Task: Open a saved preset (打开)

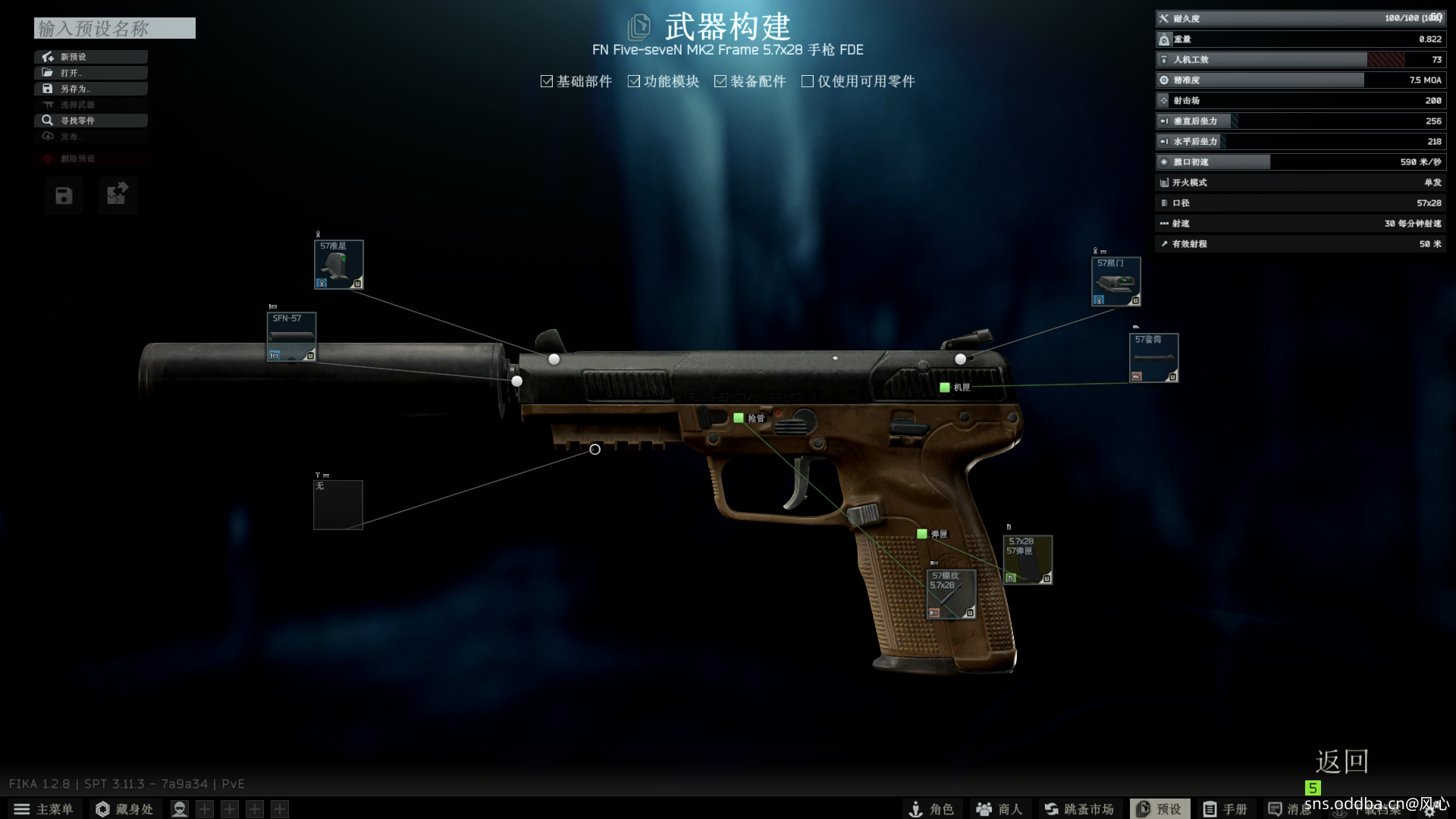Action: (x=90, y=73)
